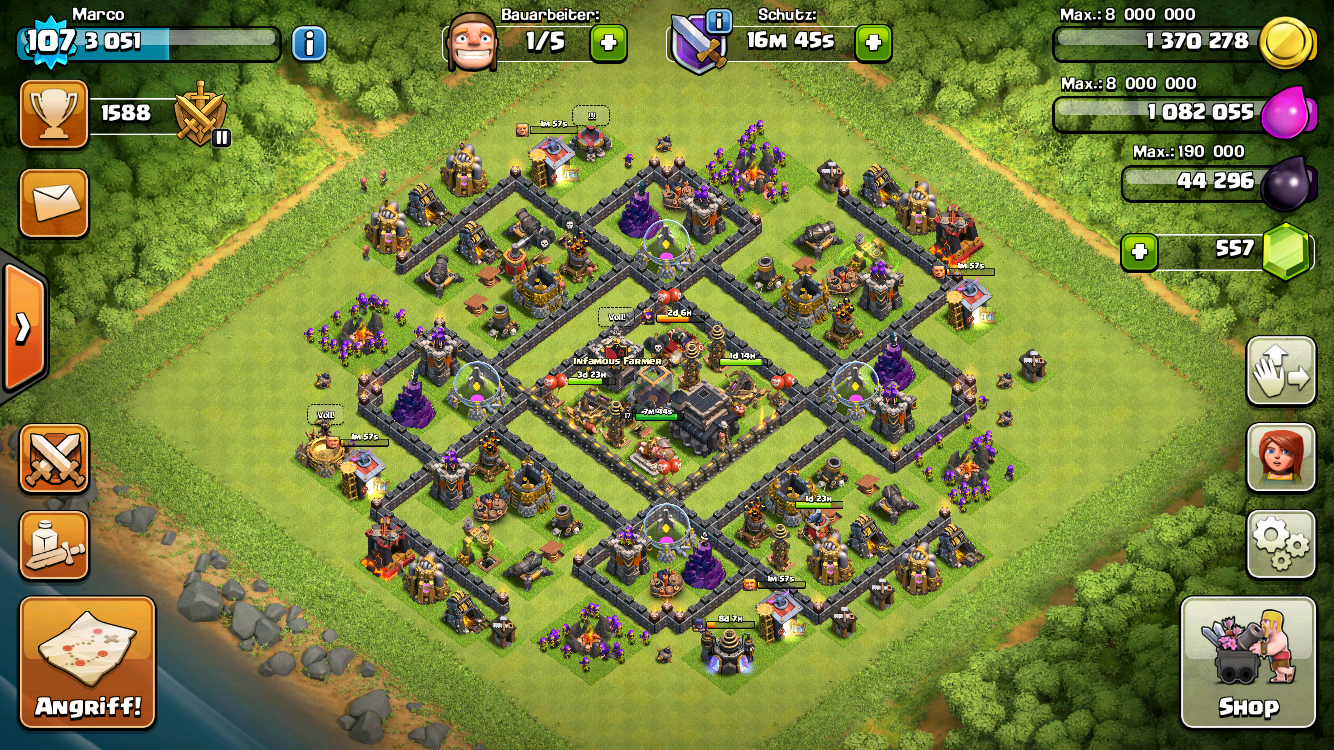
Task: Open the layout editor hand button
Action: tap(1281, 370)
